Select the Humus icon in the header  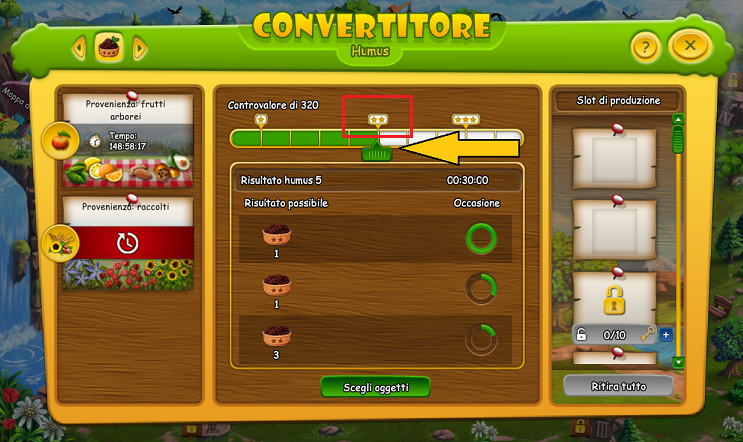point(109,47)
